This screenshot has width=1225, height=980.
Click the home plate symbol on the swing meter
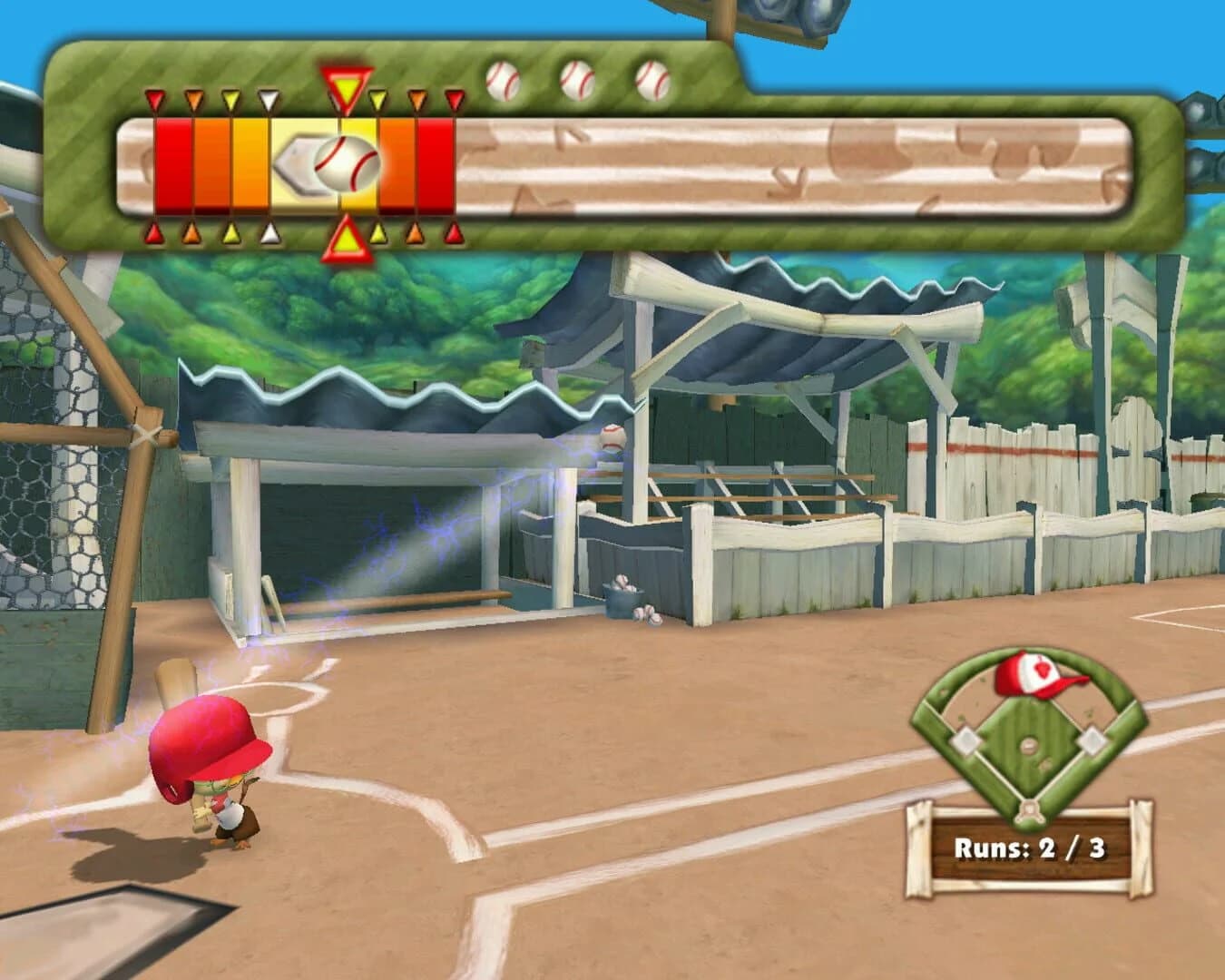(x=300, y=164)
